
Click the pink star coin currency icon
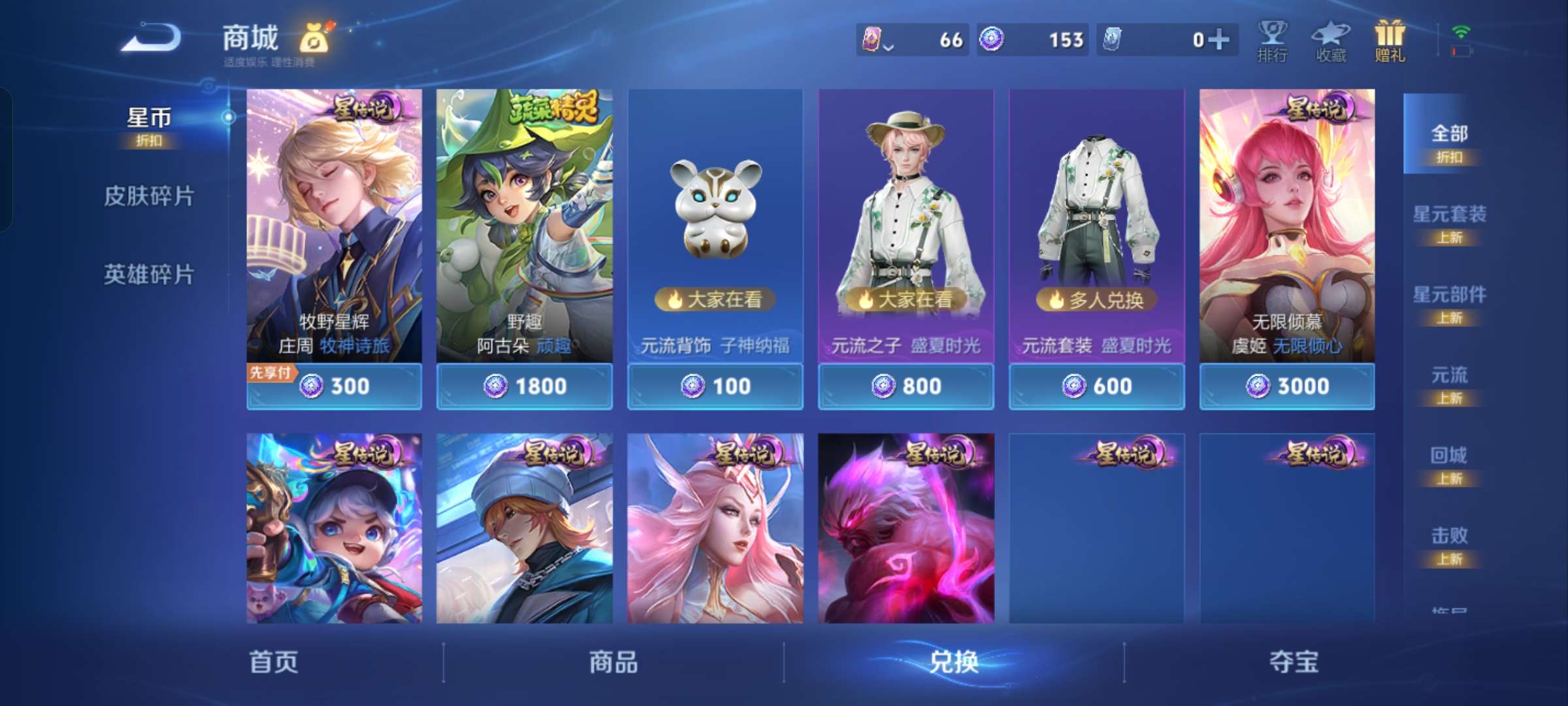pos(873,39)
